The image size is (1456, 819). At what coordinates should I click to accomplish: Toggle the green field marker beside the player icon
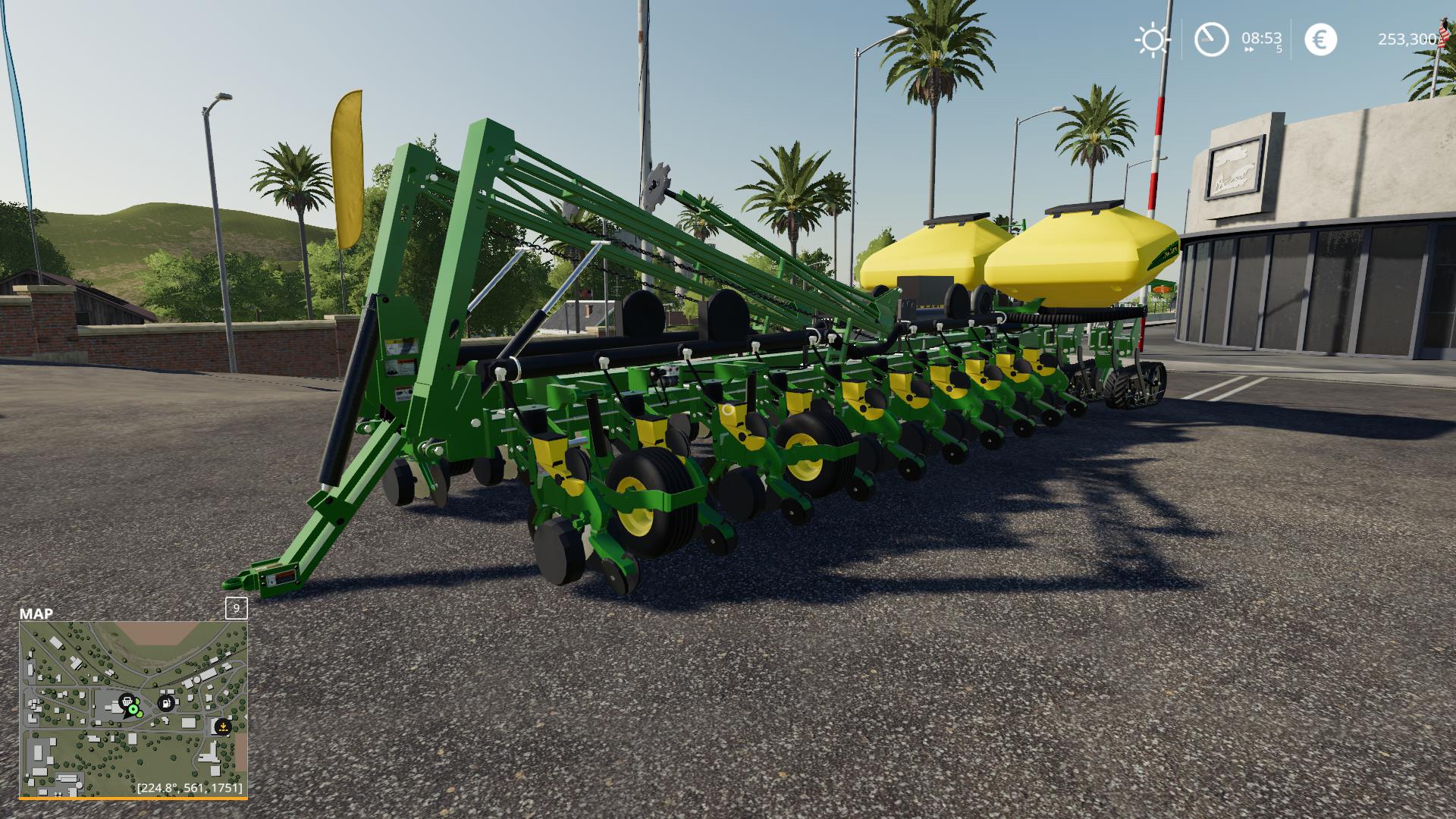click(140, 714)
